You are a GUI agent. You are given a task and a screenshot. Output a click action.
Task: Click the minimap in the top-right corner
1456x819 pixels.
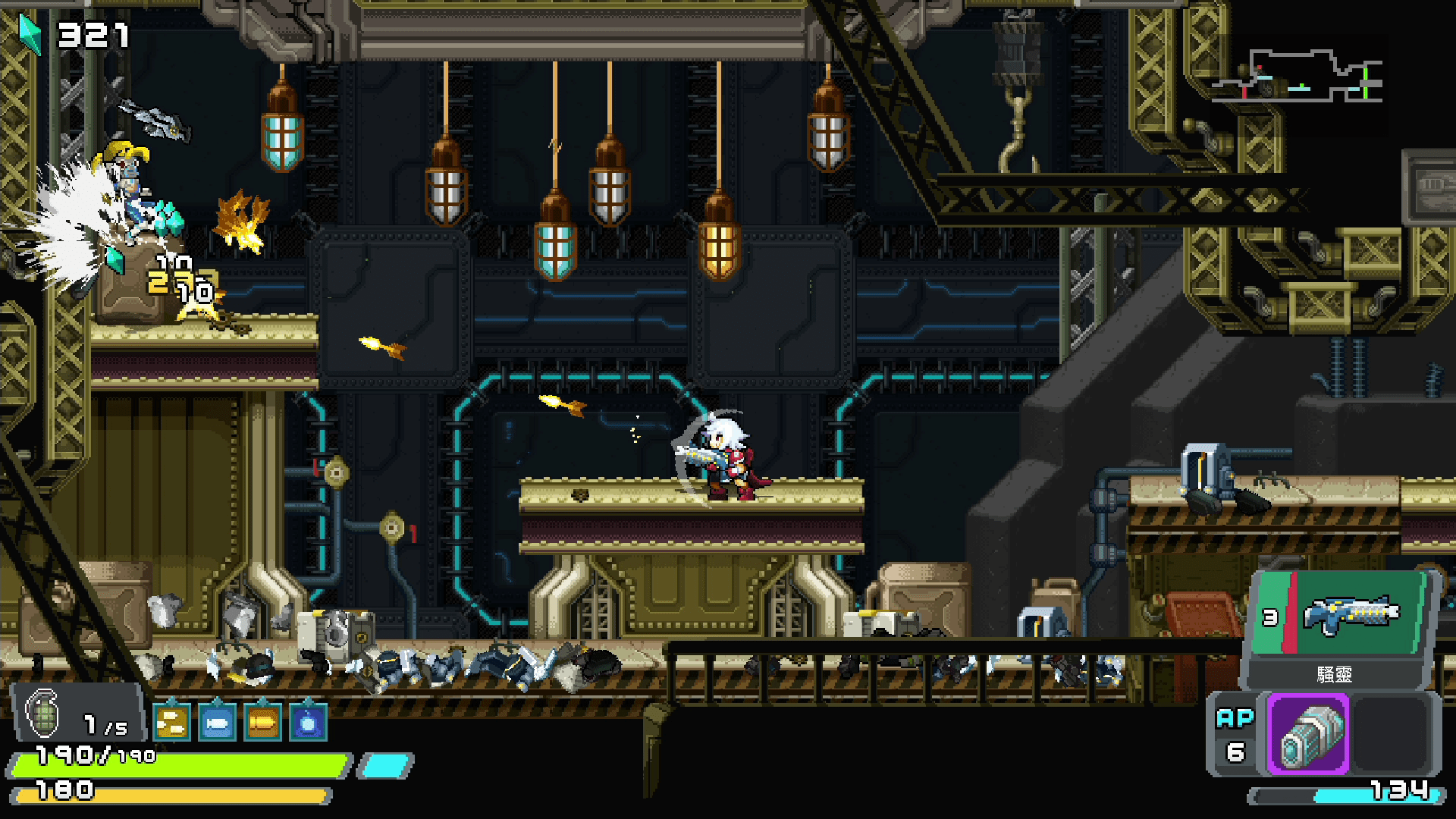click(x=1298, y=77)
